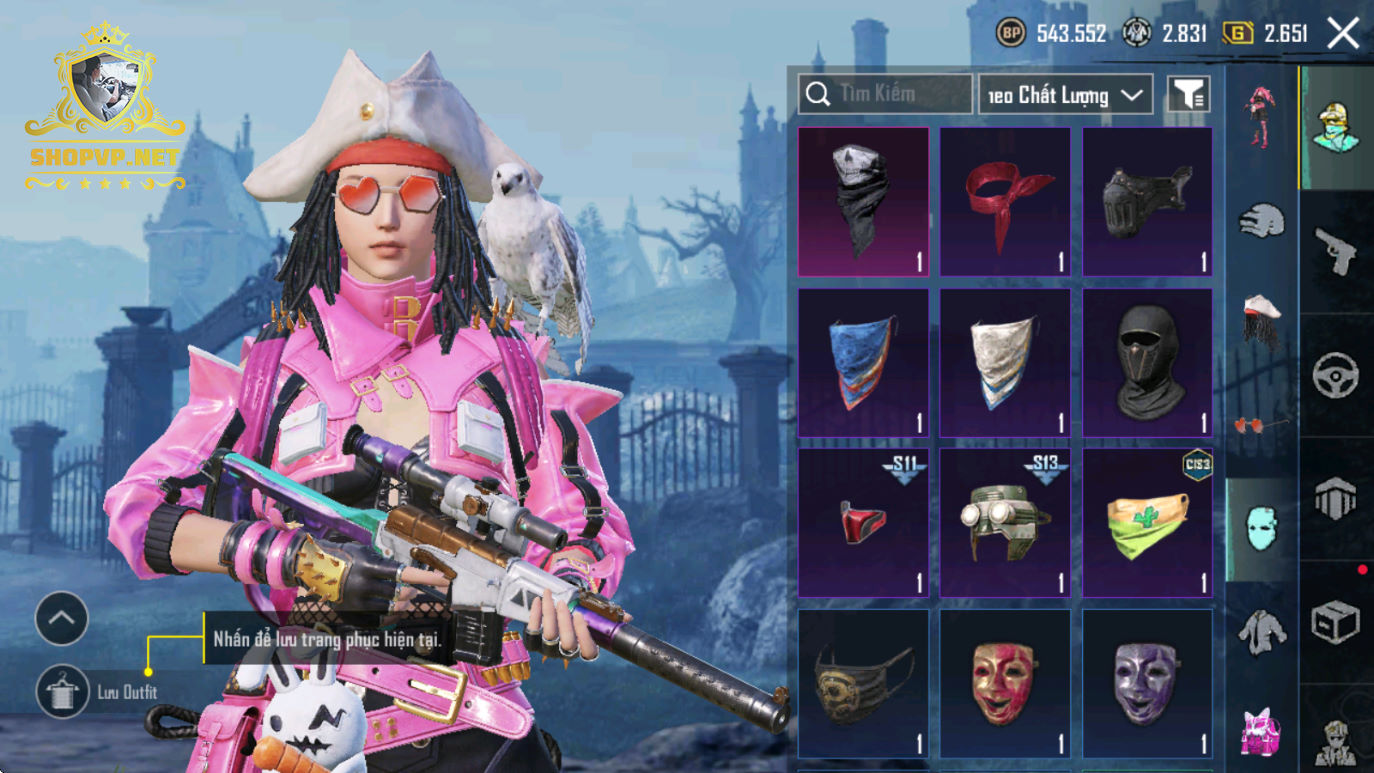
Task: Choose the red neck scarf item
Action: 1005,201
